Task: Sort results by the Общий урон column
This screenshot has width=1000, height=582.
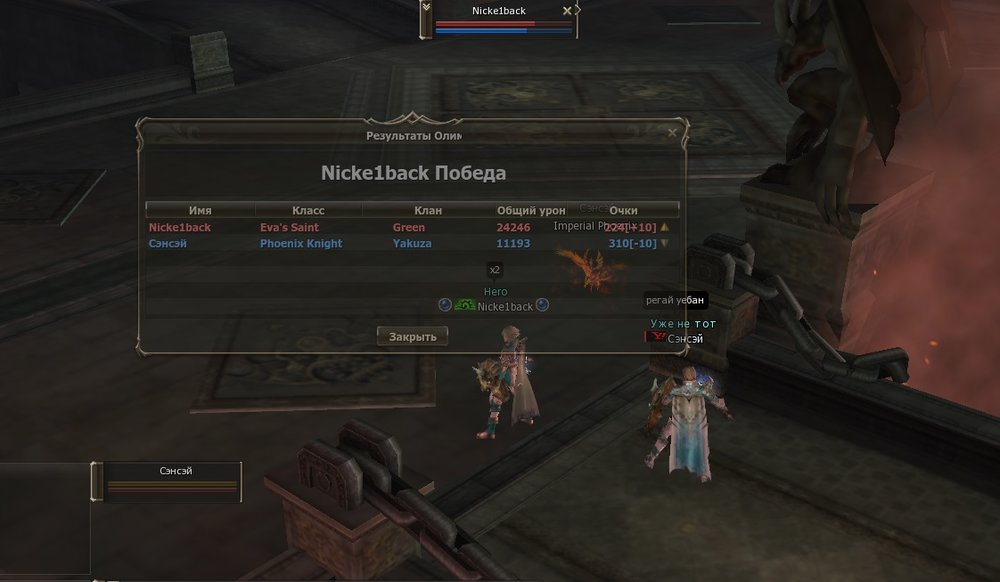Action: pyautogui.click(x=531, y=211)
